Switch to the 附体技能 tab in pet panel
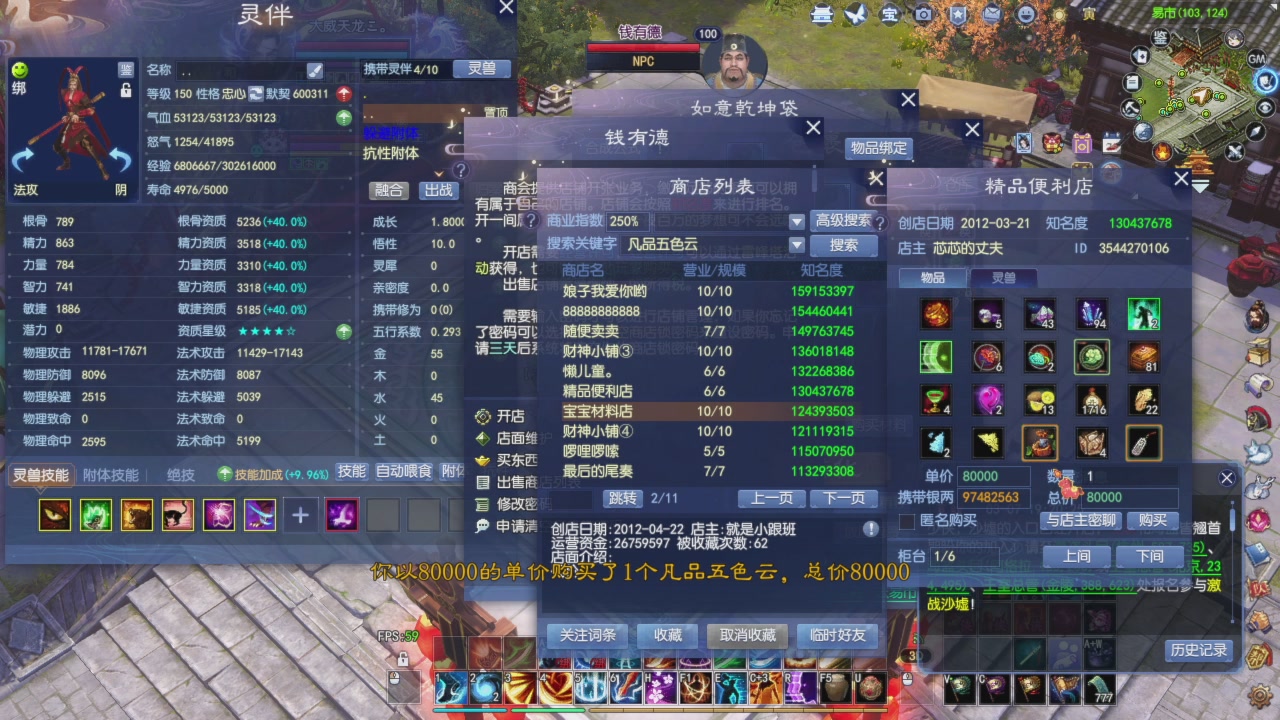The image size is (1280, 720). (x=110, y=472)
